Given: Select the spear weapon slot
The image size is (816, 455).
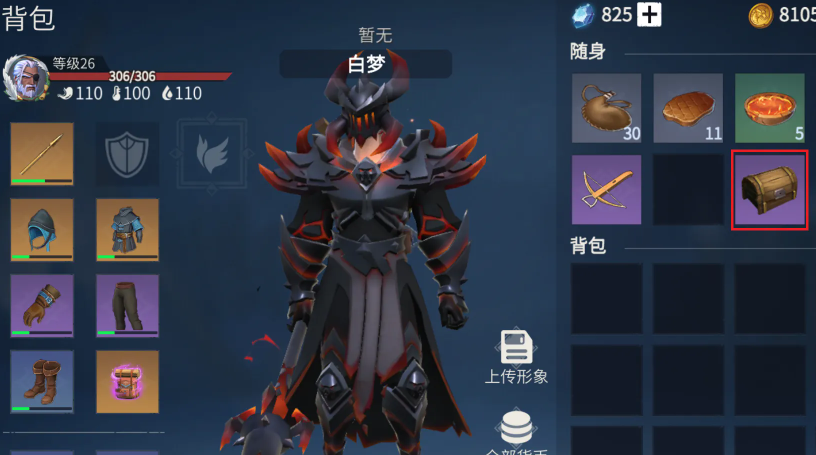Looking at the screenshot, I should 42,154.
